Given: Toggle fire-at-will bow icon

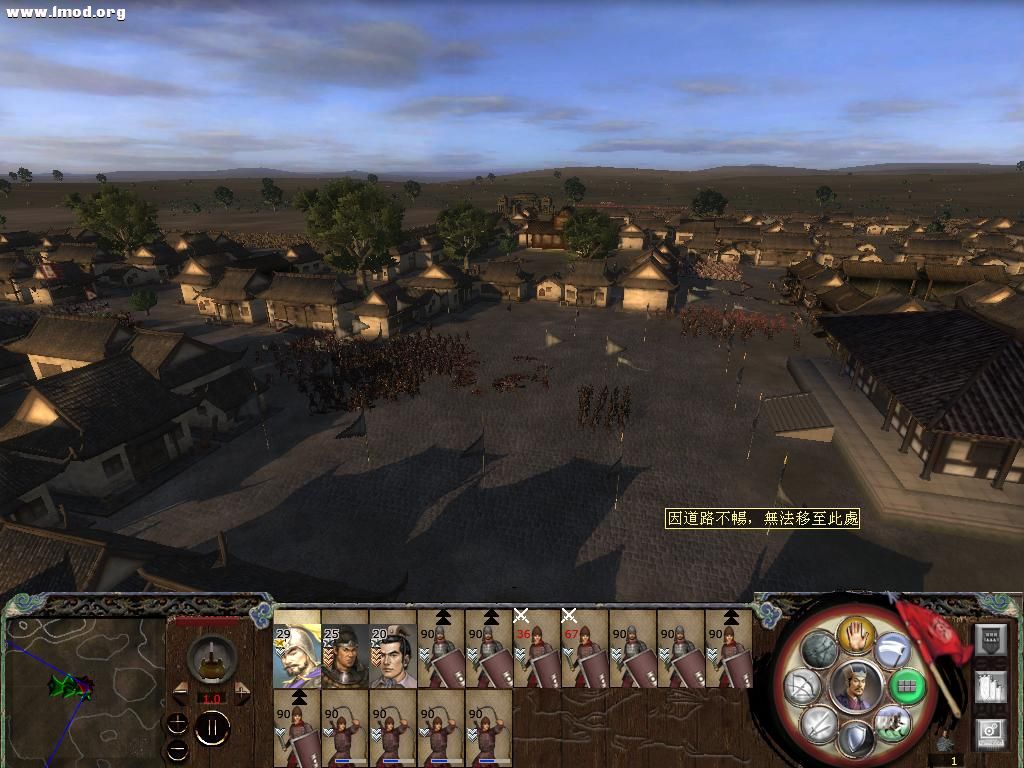Looking at the screenshot, I should (802, 687).
